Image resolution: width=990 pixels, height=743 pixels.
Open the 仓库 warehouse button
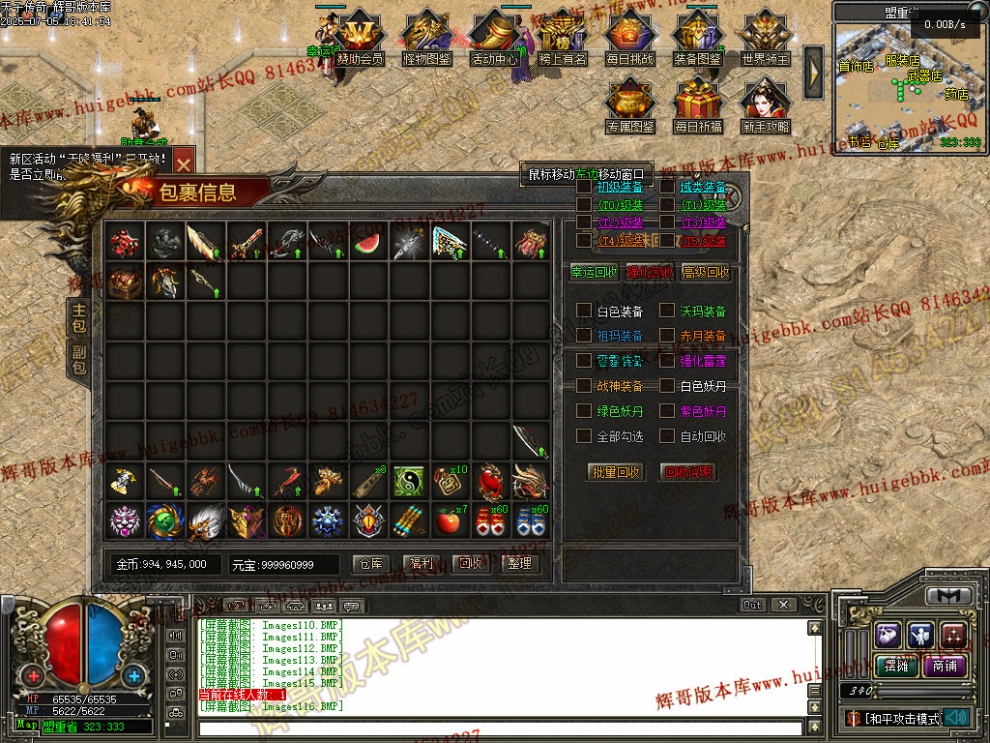pyautogui.click(x=371, y=564)
